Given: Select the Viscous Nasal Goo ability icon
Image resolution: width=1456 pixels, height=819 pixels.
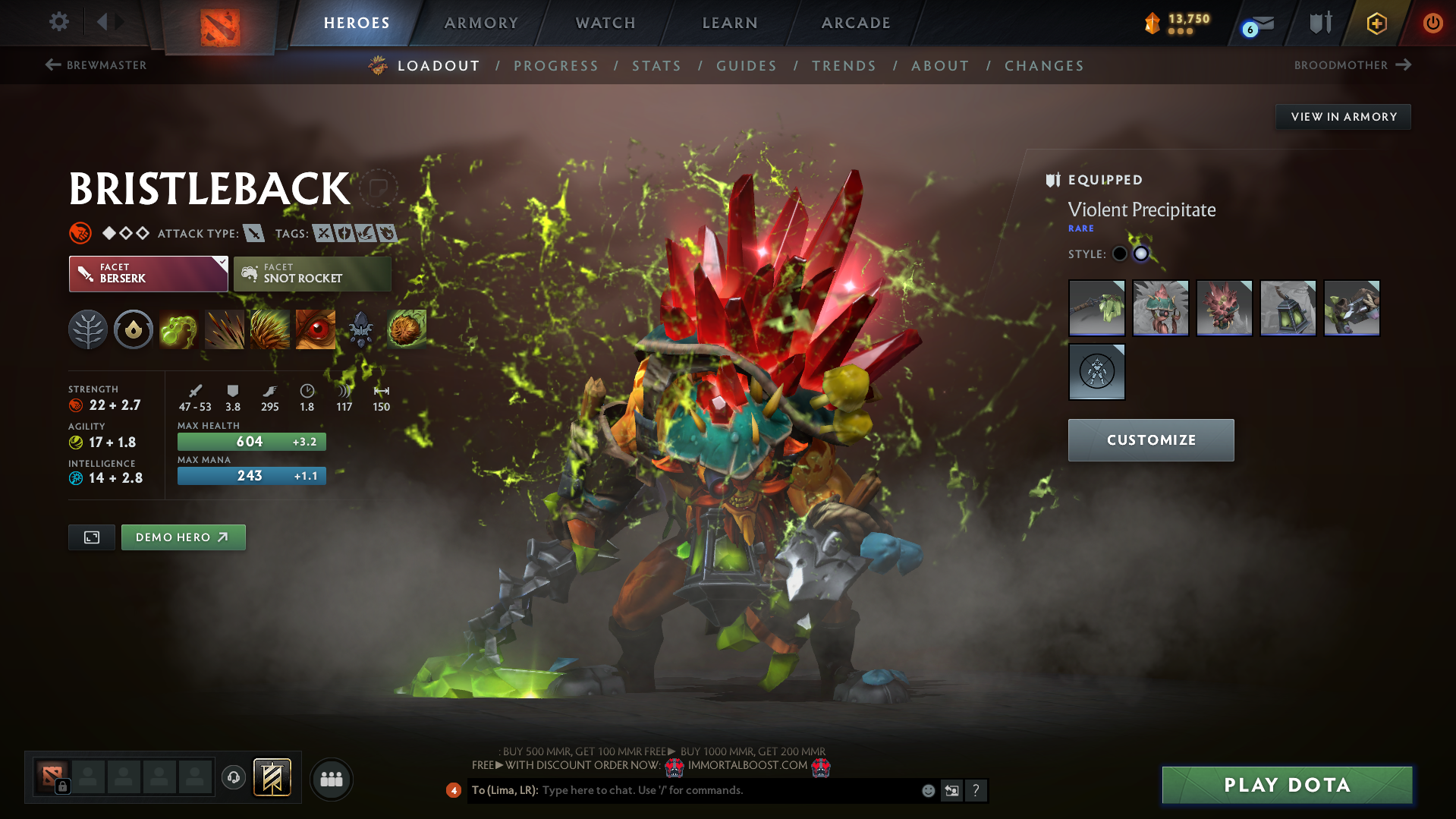Looking at the screenshot, I should pyautogui.click(x=178, y=329).
